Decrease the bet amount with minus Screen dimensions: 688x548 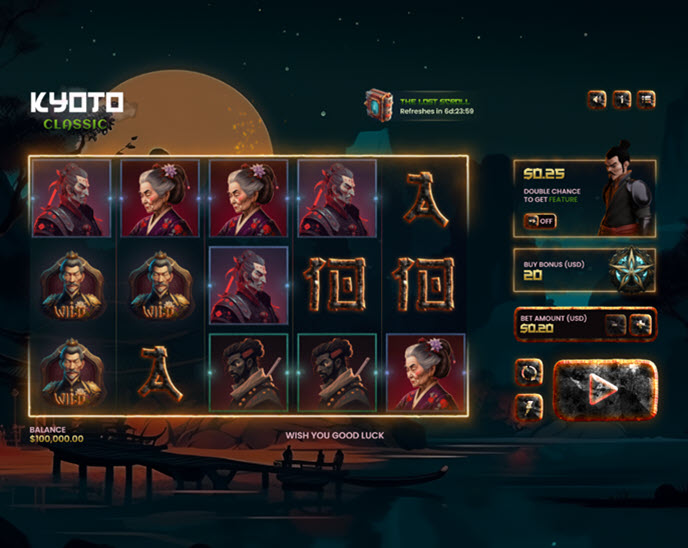616,323
